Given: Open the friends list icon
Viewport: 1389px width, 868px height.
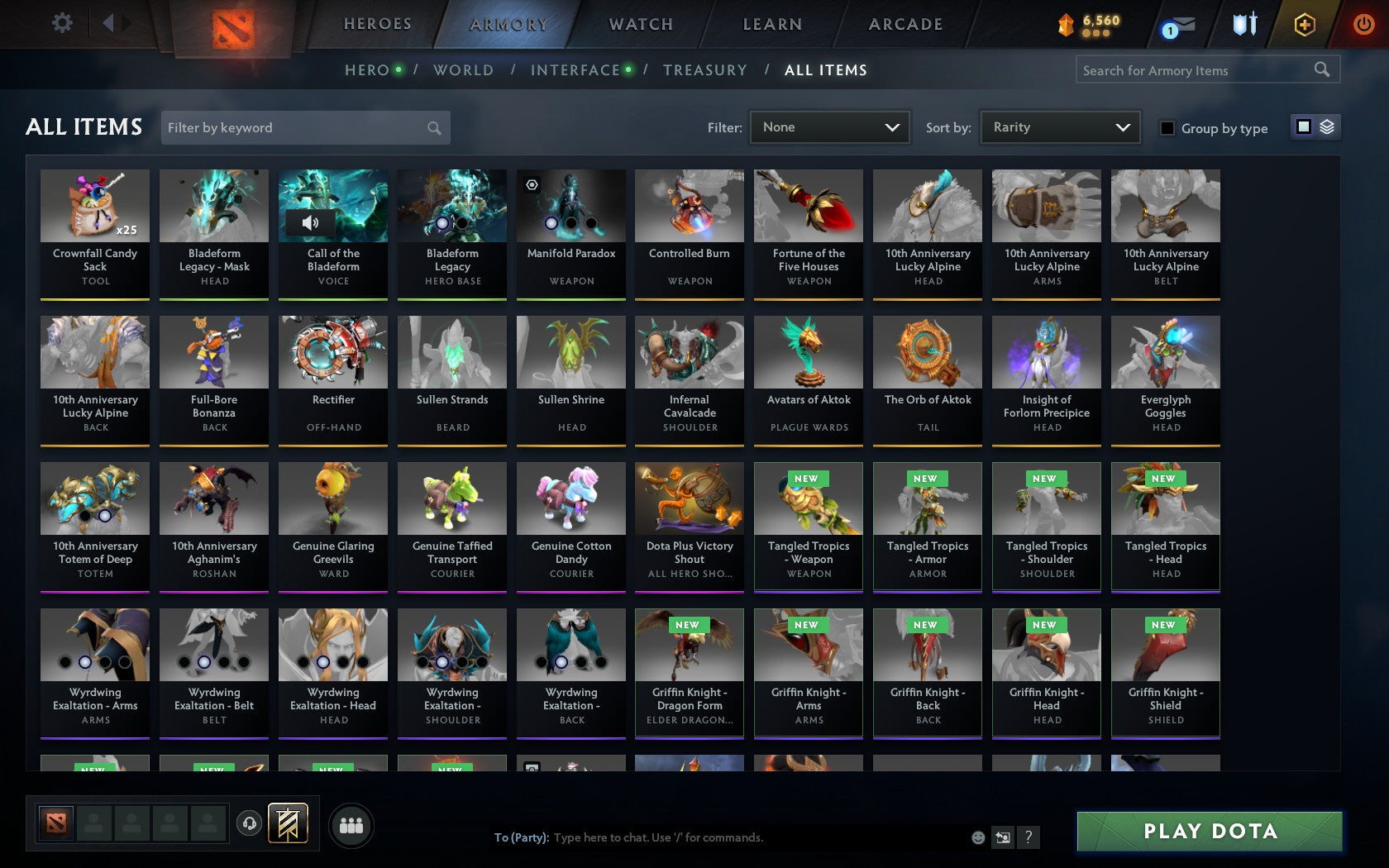Looking at the screenshot, I should pos(351,823).
